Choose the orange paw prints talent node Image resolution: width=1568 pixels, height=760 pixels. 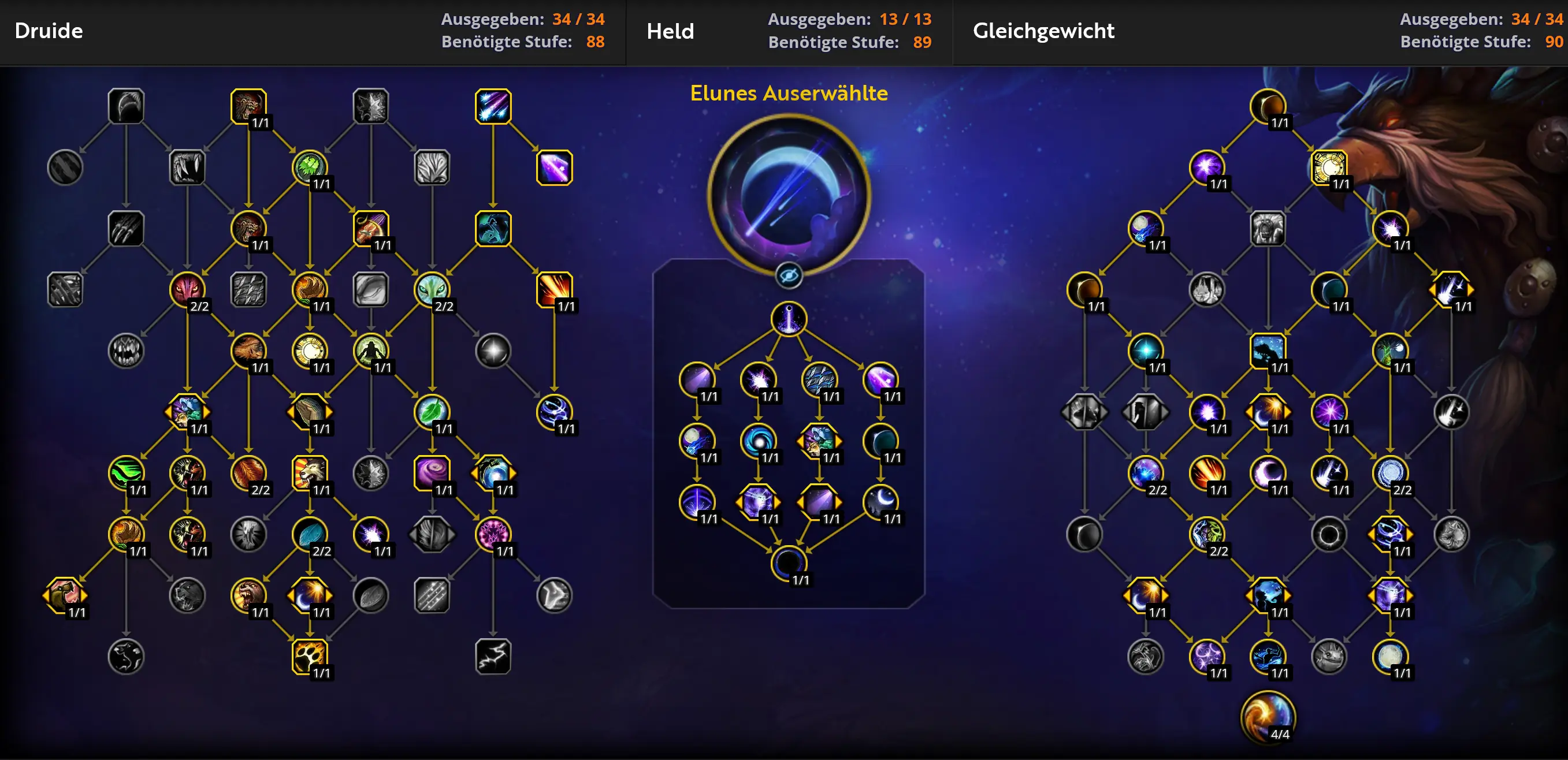click(x=309, y=656)
